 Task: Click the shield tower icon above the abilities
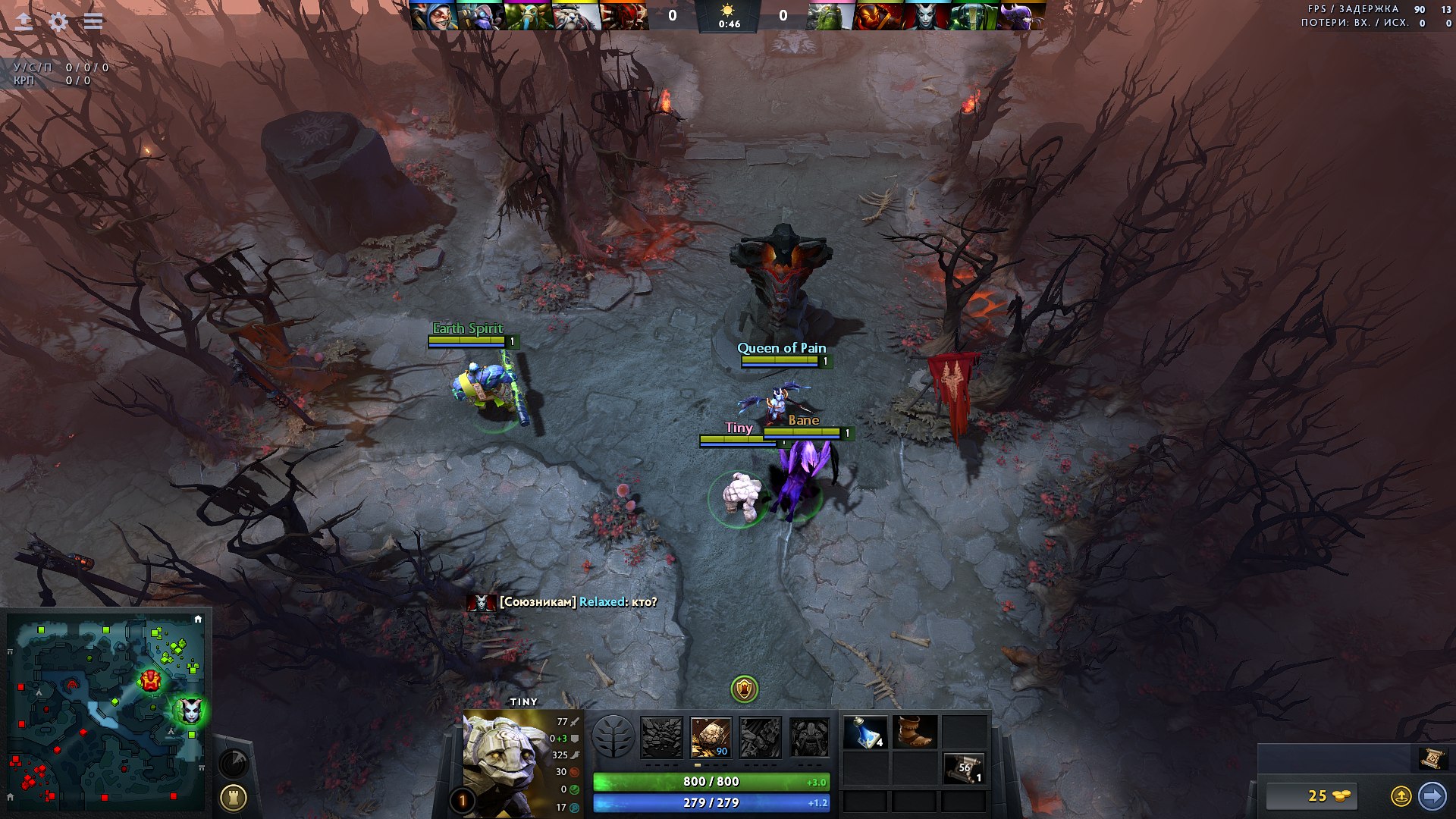(744, 689)
